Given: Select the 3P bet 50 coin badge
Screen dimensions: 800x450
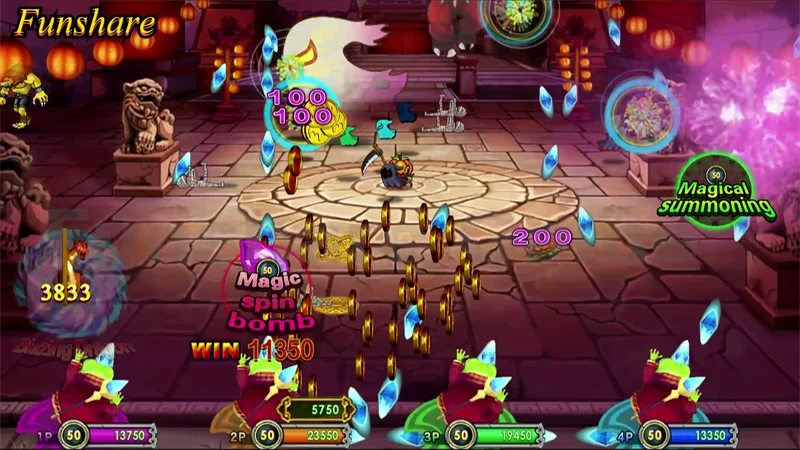Looking at the screenshot, I should 460,435.
